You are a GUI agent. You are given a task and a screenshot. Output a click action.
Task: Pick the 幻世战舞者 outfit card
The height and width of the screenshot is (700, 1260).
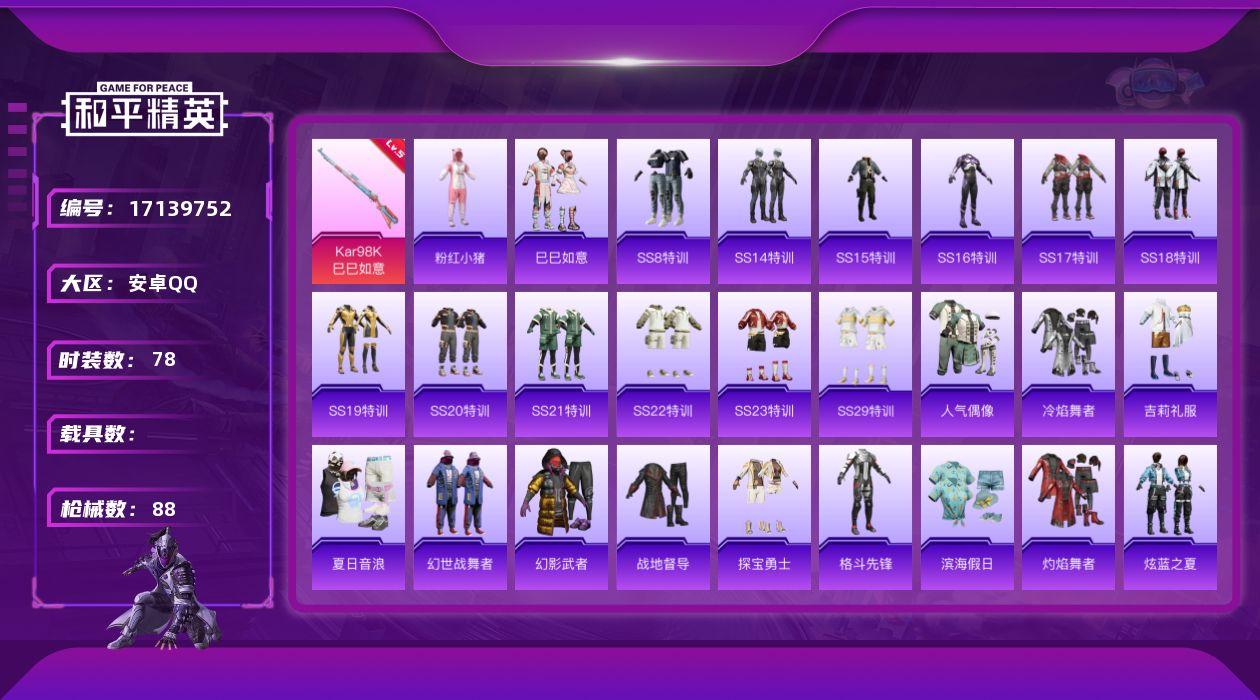tap(460, 517)
